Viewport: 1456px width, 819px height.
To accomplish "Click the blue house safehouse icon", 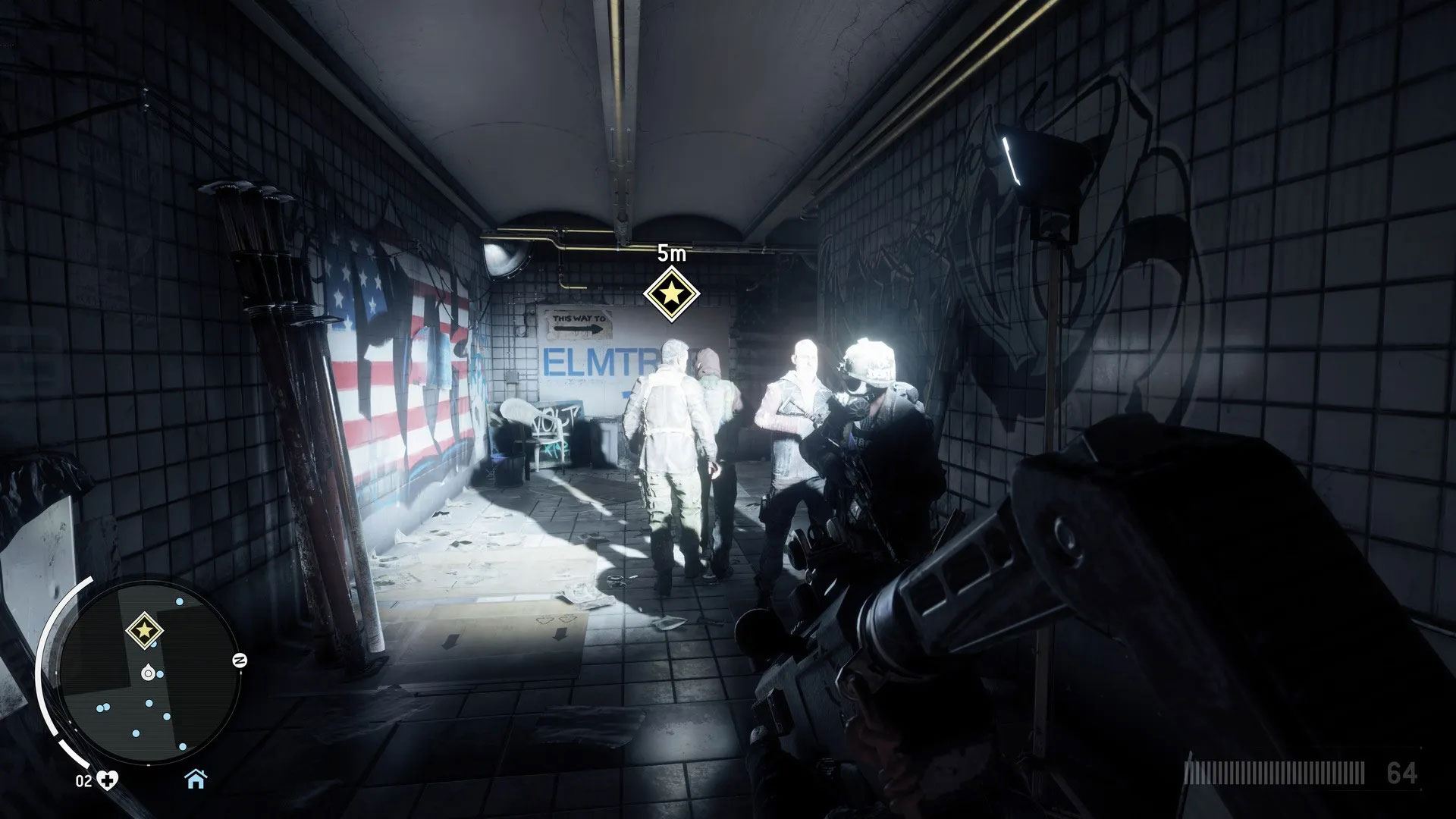I will (x=196, y=778).
